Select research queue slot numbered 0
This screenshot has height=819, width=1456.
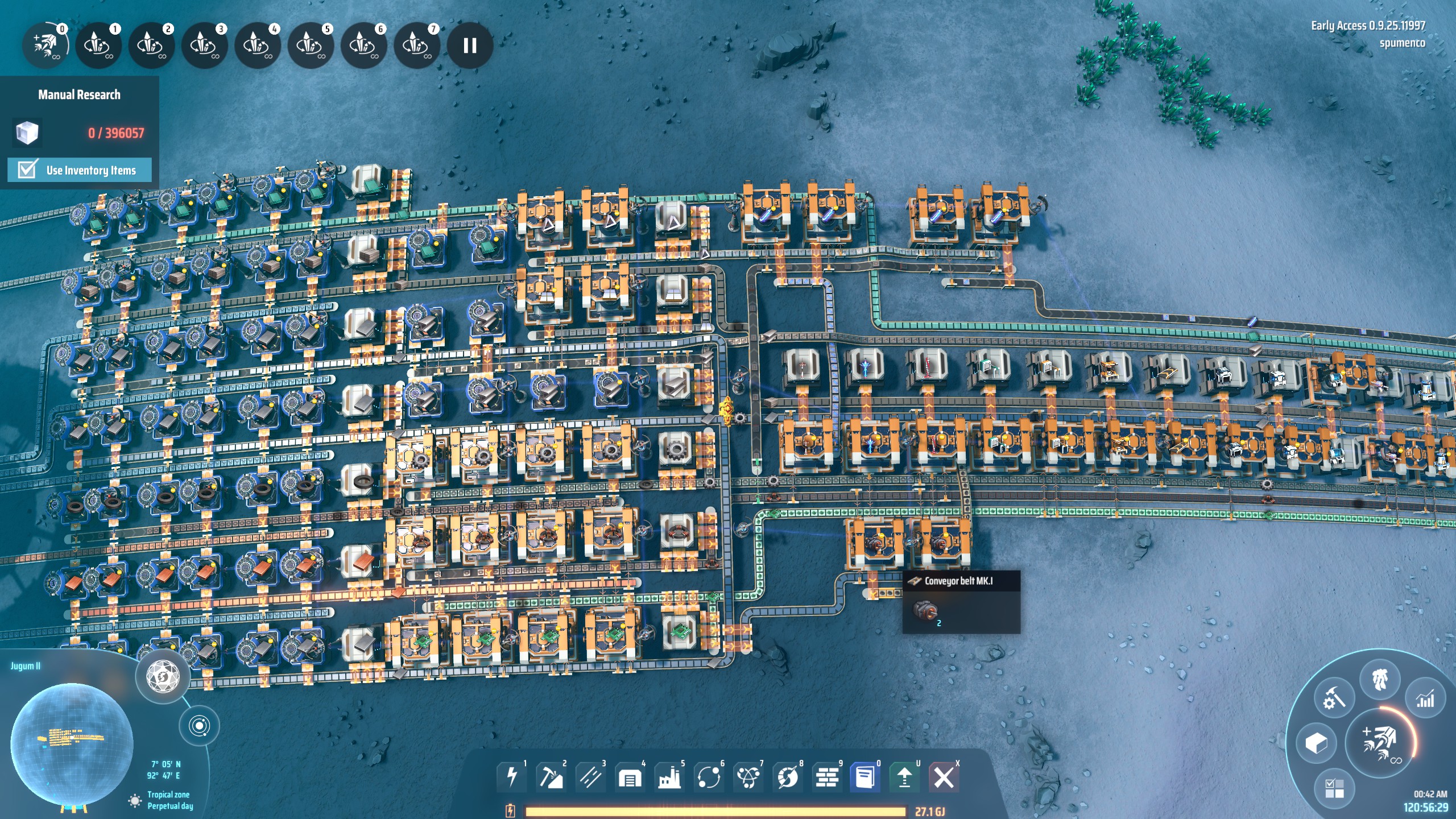[45, 45]
